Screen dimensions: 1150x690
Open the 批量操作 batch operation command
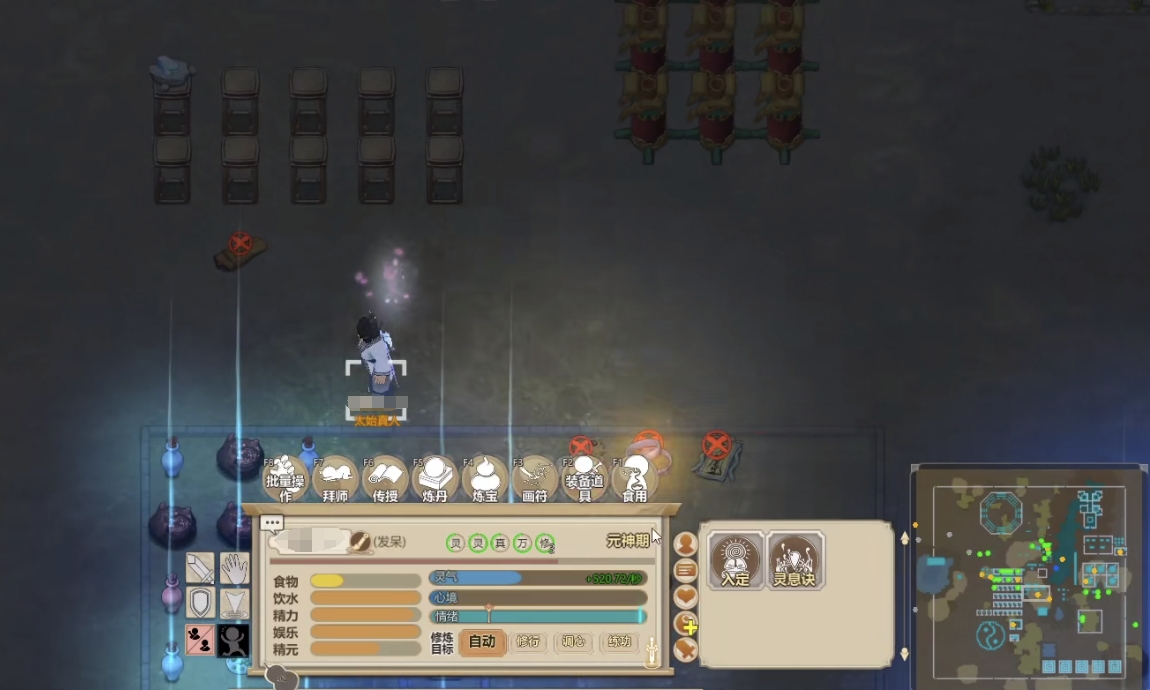tap(285, 479)
